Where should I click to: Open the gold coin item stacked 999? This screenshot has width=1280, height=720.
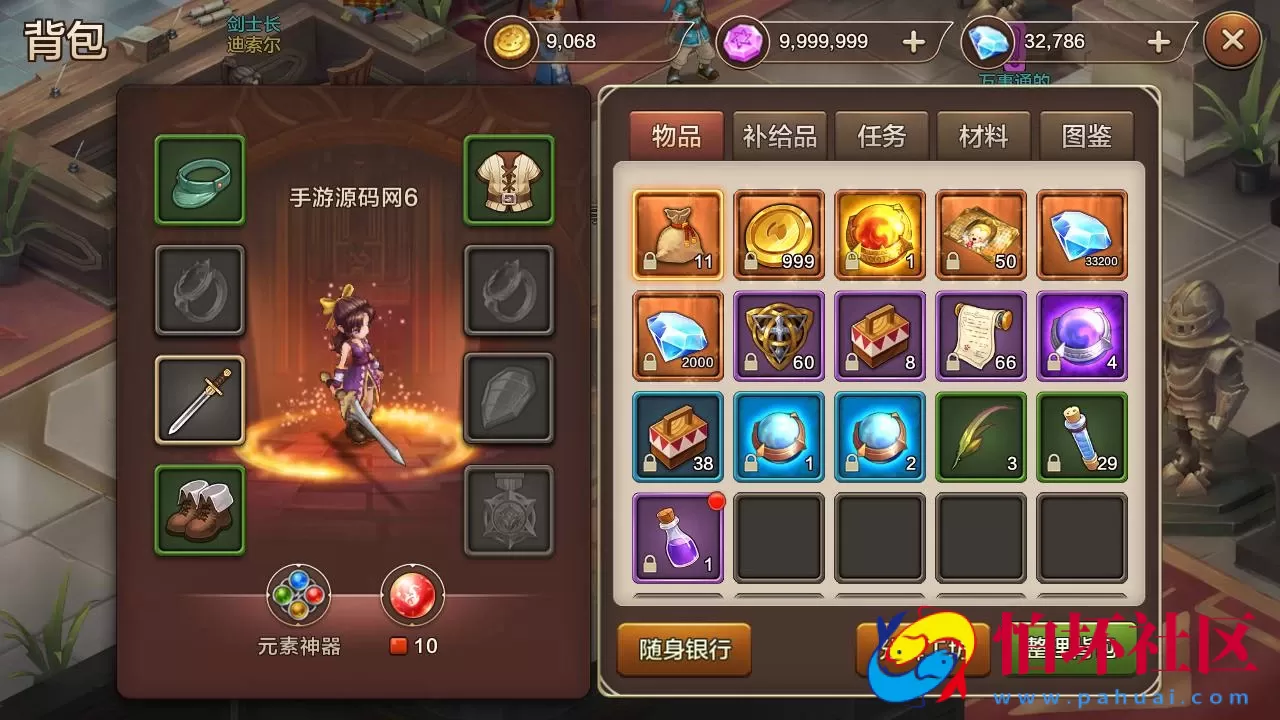pyautogui.click(x=779, y=235)
